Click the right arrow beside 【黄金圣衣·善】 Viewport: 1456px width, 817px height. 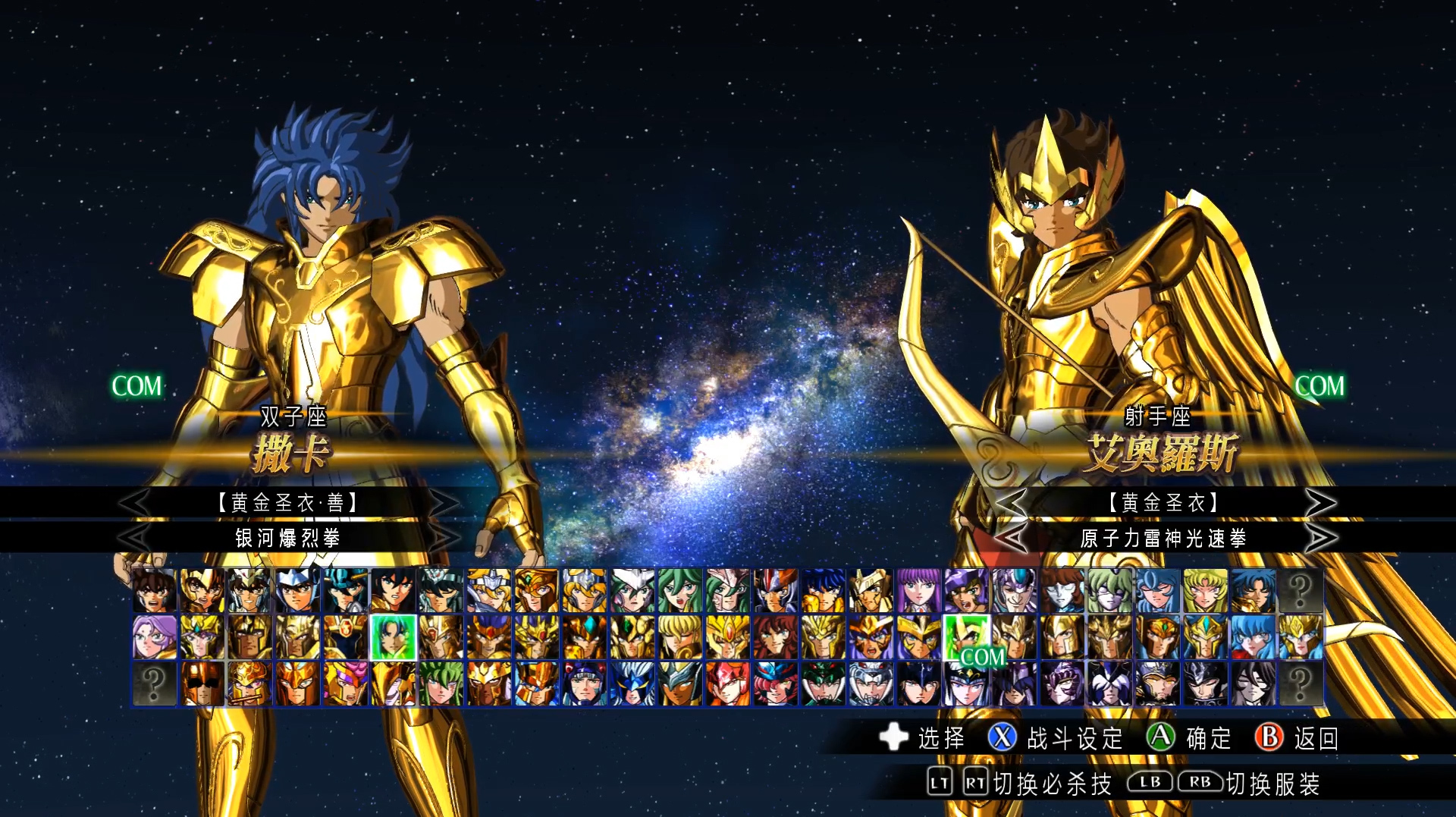(444, 502)
